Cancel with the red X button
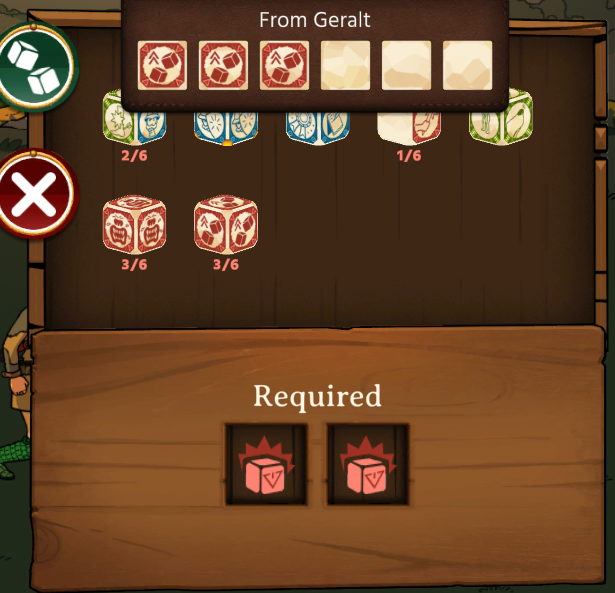The height and width of the screenshot is (593, 615). 36,194
